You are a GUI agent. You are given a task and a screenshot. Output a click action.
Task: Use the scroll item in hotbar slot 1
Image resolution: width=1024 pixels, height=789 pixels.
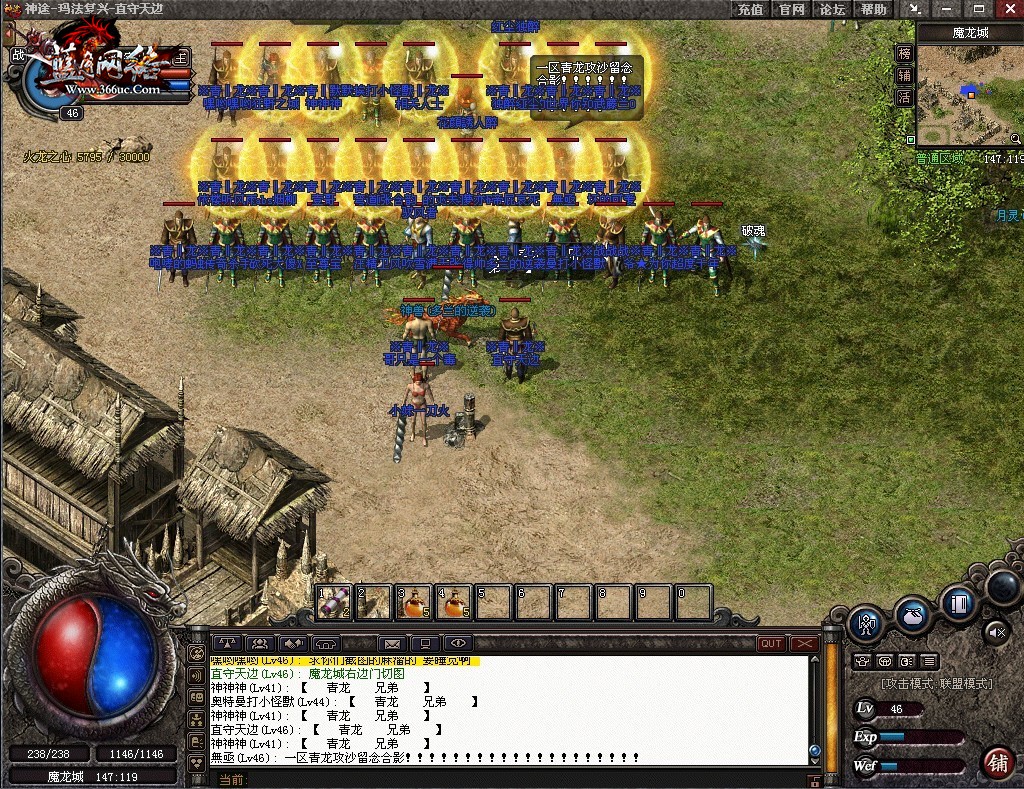click(334, 603)
